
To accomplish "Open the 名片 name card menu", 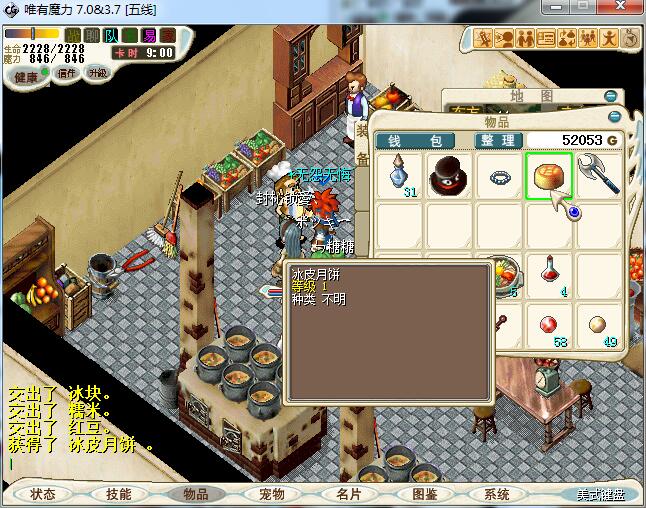I will pos(348,494).
